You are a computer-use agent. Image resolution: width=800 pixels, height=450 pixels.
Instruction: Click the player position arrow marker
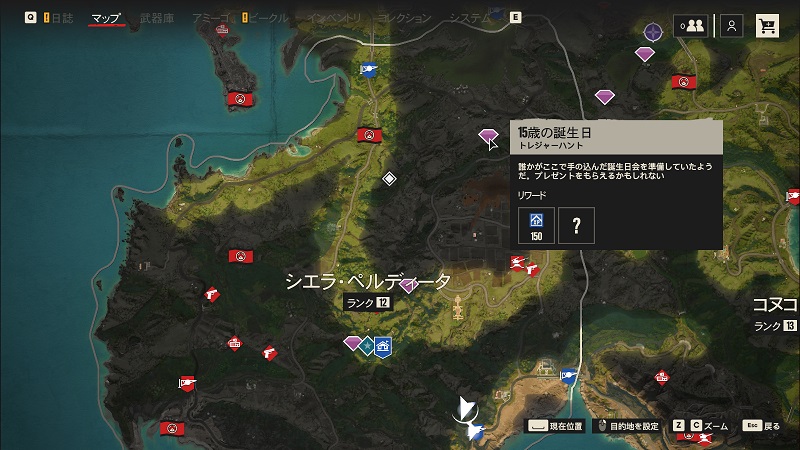(x=466, y=409)
